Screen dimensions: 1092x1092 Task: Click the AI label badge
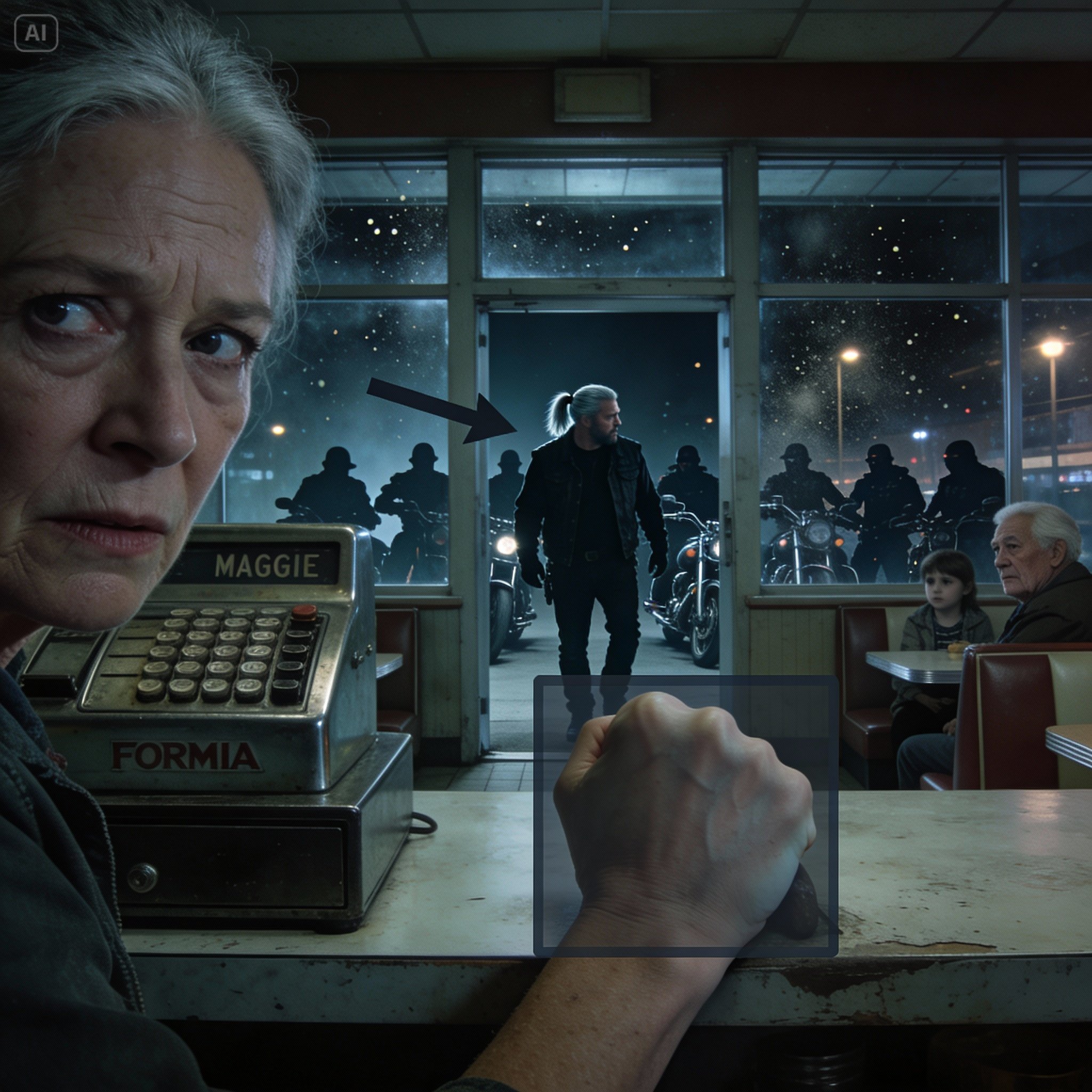tap(36, 34)
